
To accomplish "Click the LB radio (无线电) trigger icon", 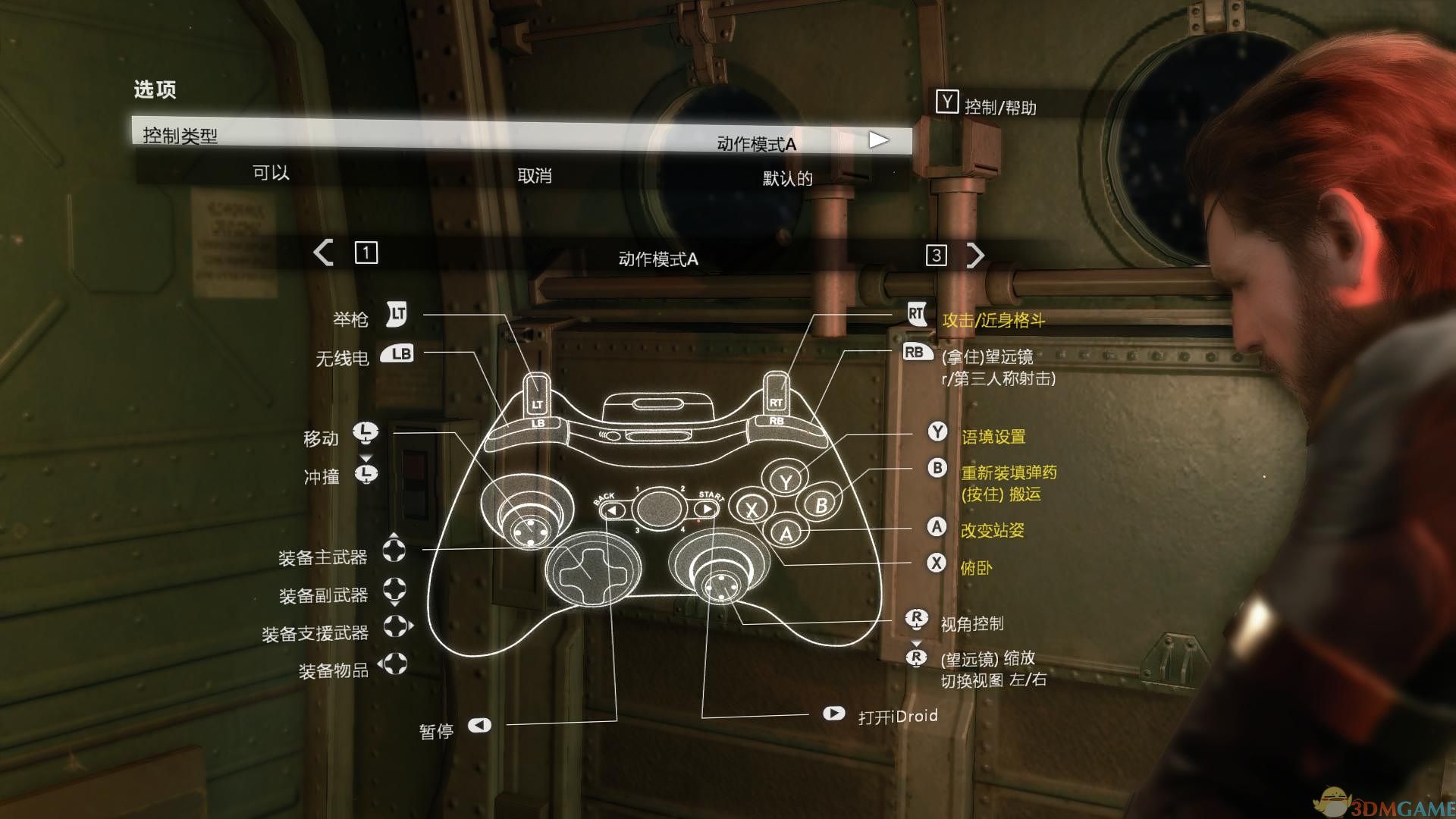I will pyautogui.click(x=397, y=353).
